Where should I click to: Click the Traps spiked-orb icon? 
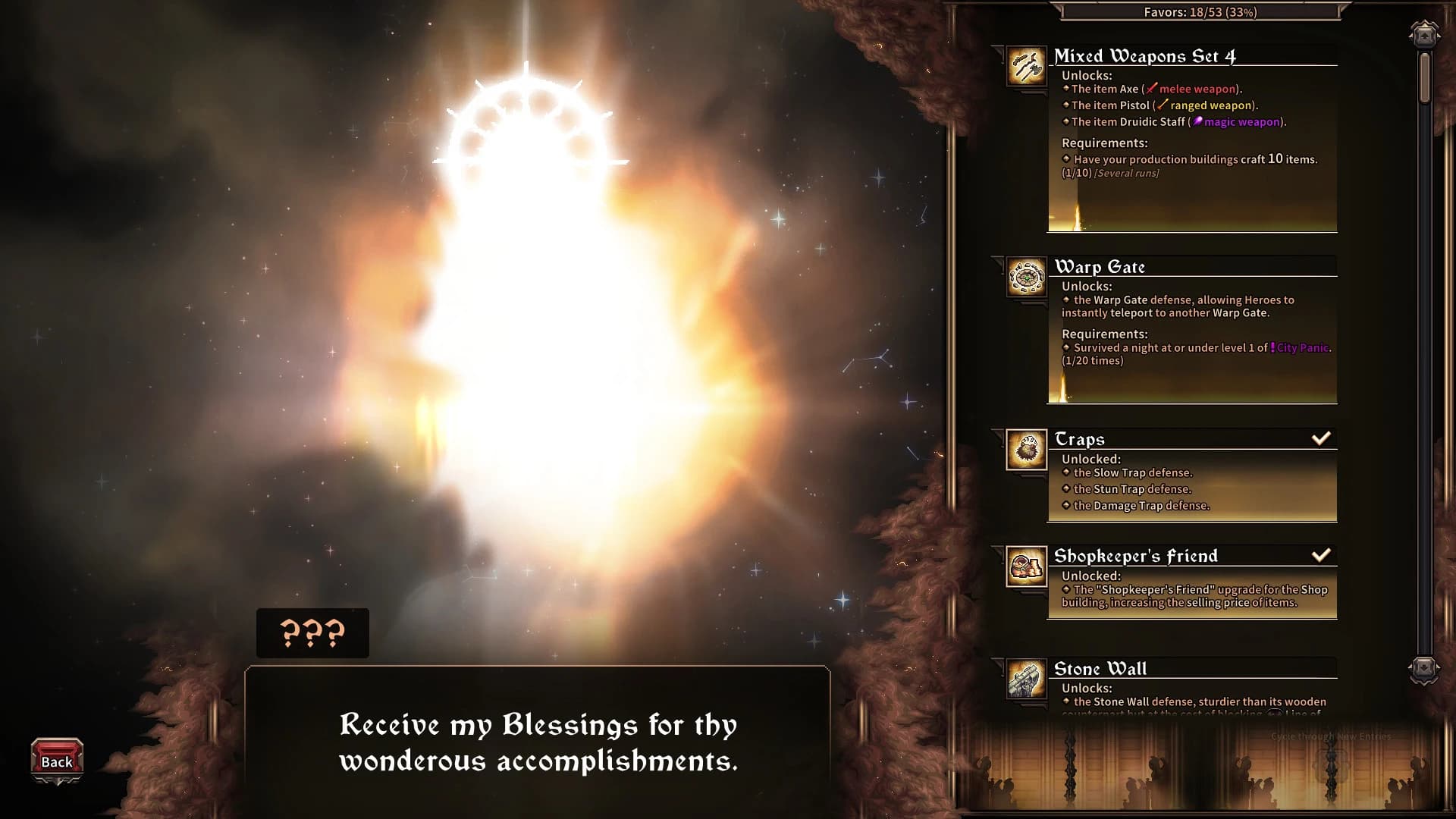tap(1026, 450)
